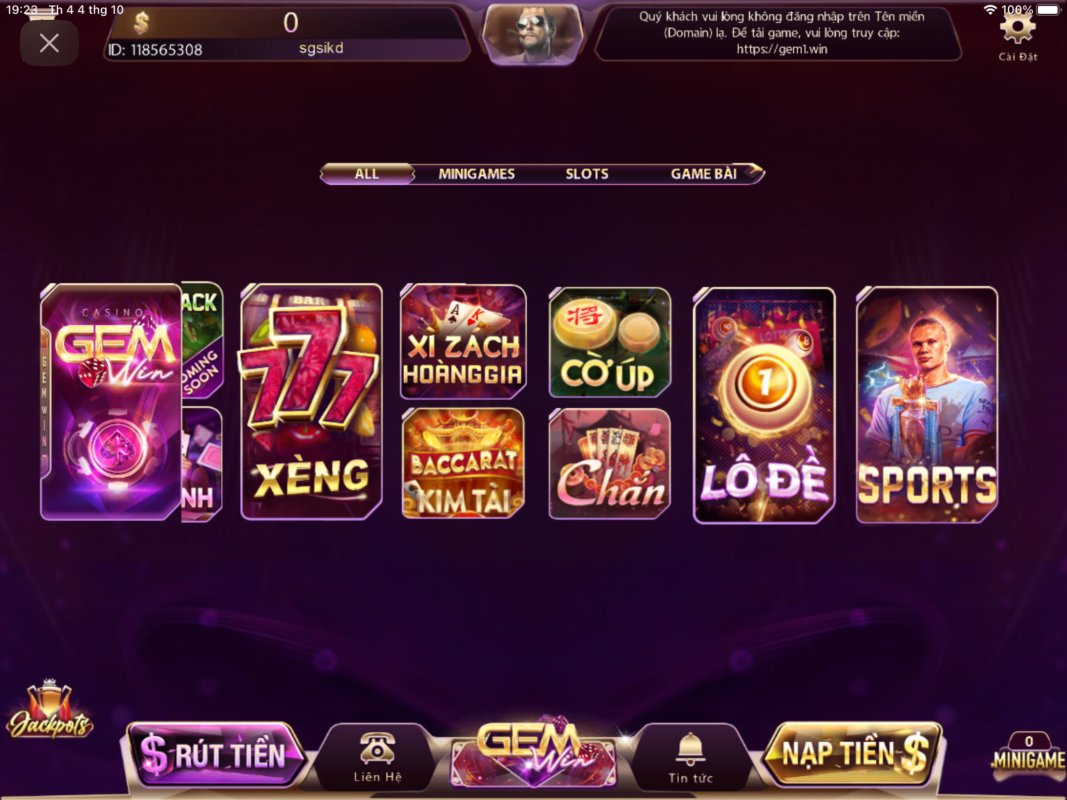Open the Baccarat Kim Tài game
Image resolution: width=1067 pixels, height=800 pixels.
pyautogui.click(x=463, y=463)
